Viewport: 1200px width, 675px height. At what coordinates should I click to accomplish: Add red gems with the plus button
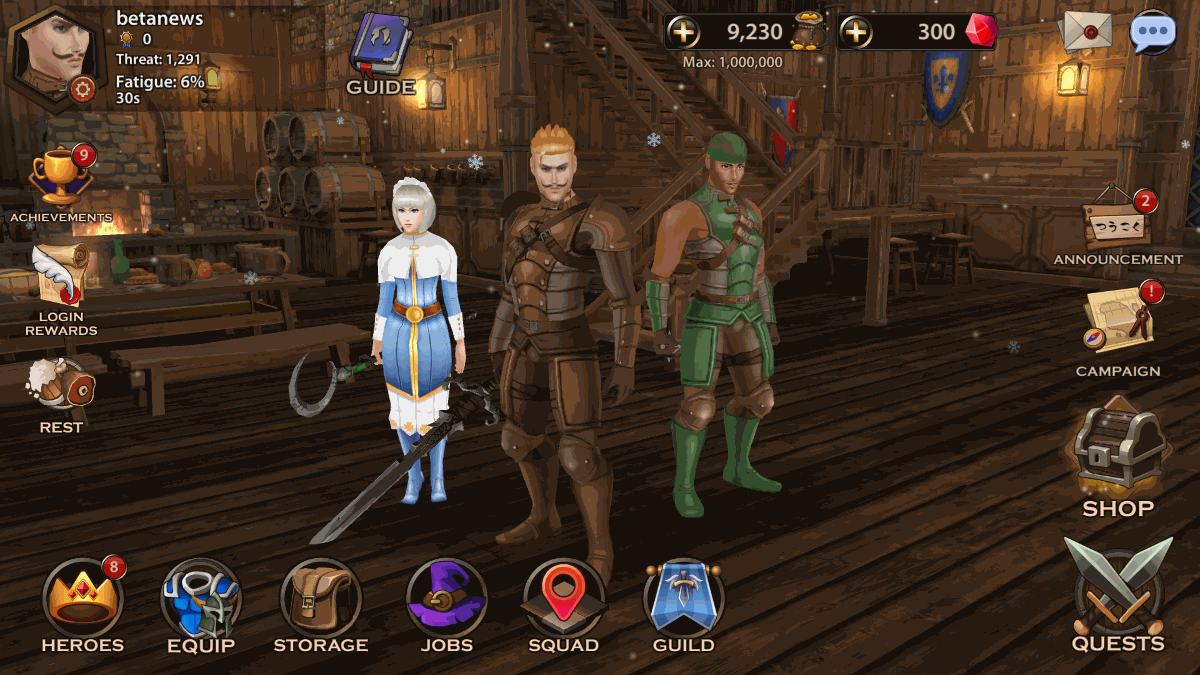(x=856, y=32)
